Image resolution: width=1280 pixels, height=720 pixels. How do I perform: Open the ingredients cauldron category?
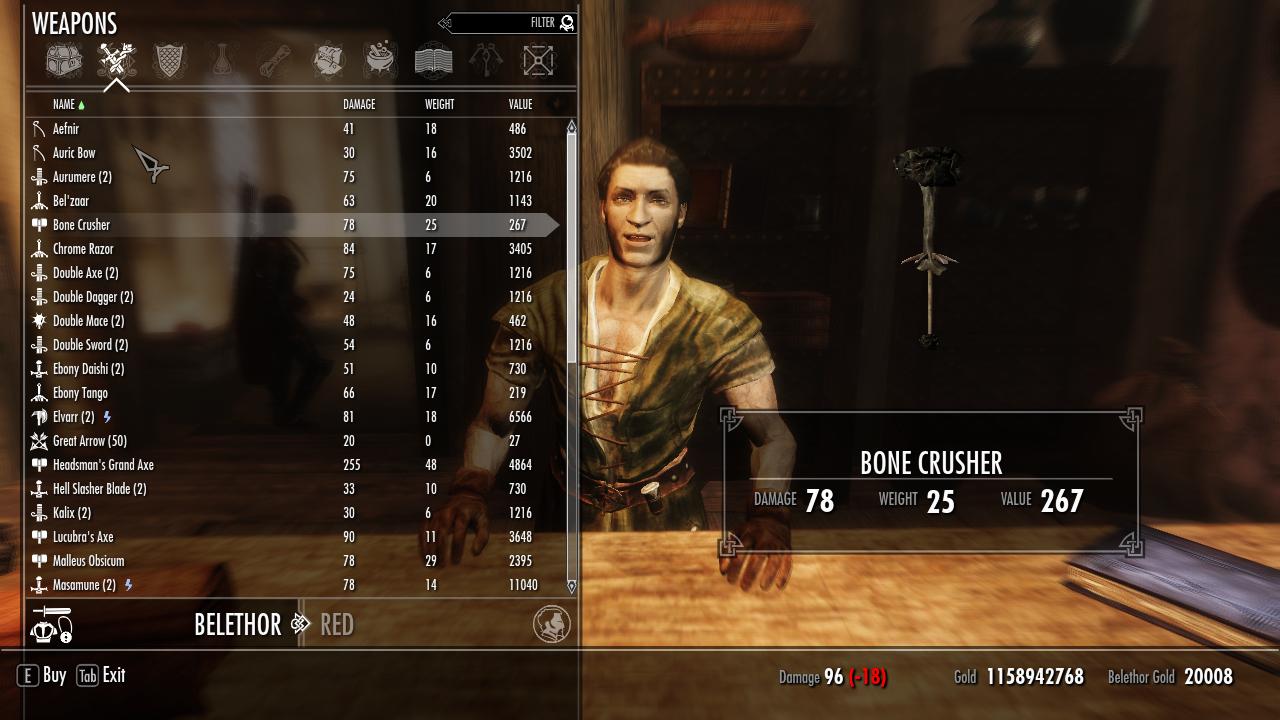point(380,61)
